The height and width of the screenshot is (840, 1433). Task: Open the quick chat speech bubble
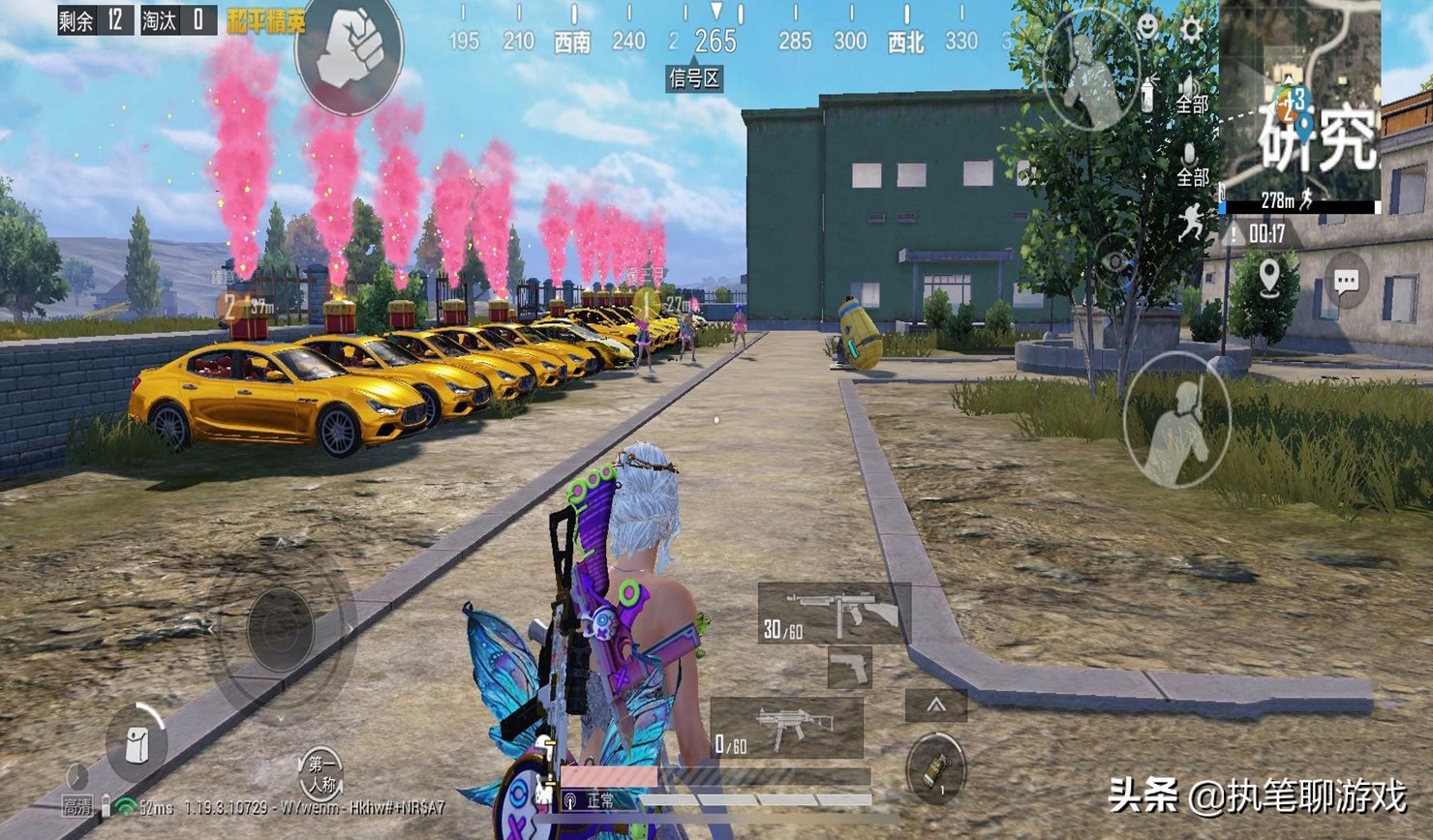(1346, 282)
